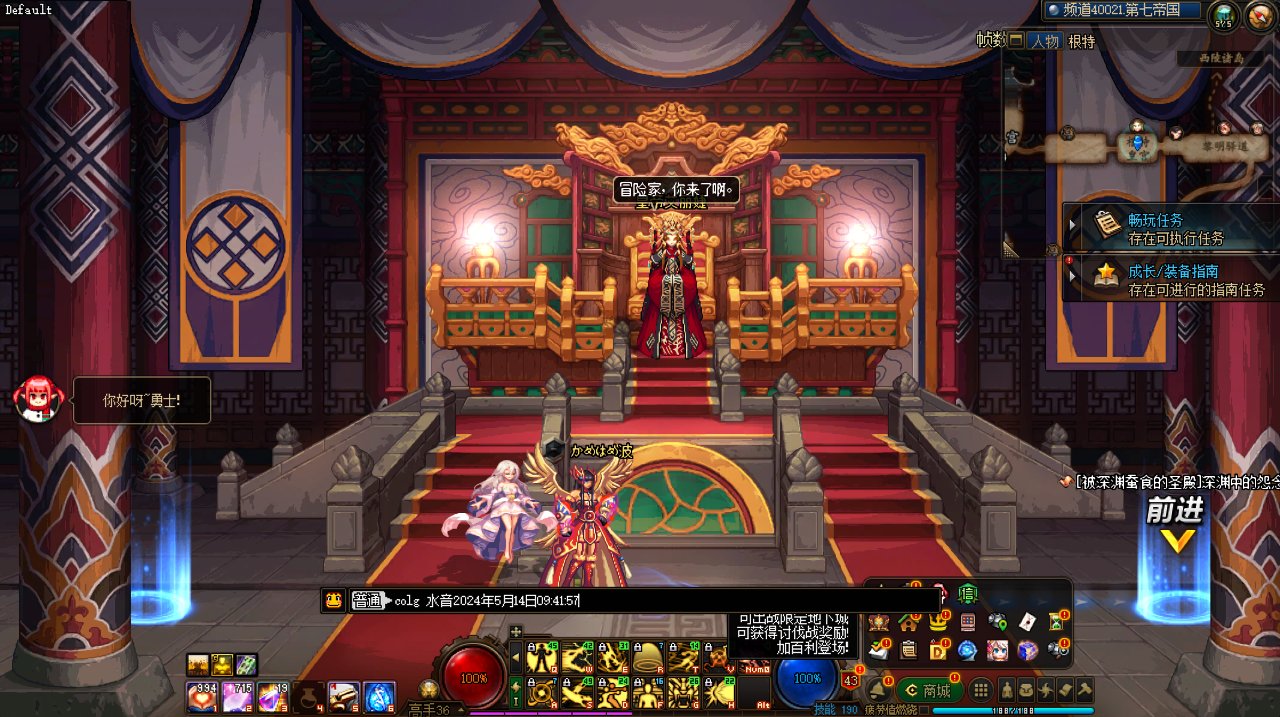Open the green 信 mail badge icon

pyautogui.click(x=967, y=593)
